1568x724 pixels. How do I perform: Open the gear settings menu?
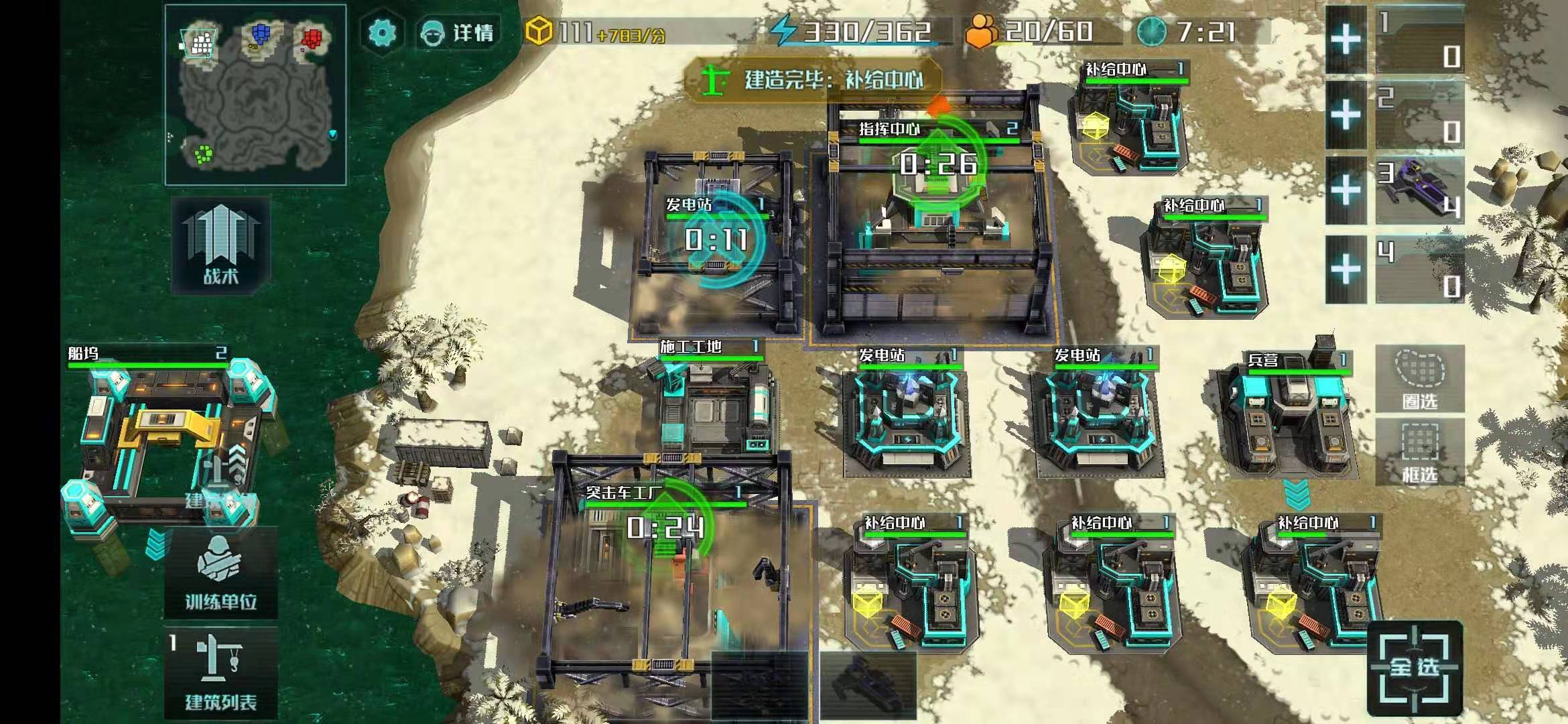[x=383, y=32]
